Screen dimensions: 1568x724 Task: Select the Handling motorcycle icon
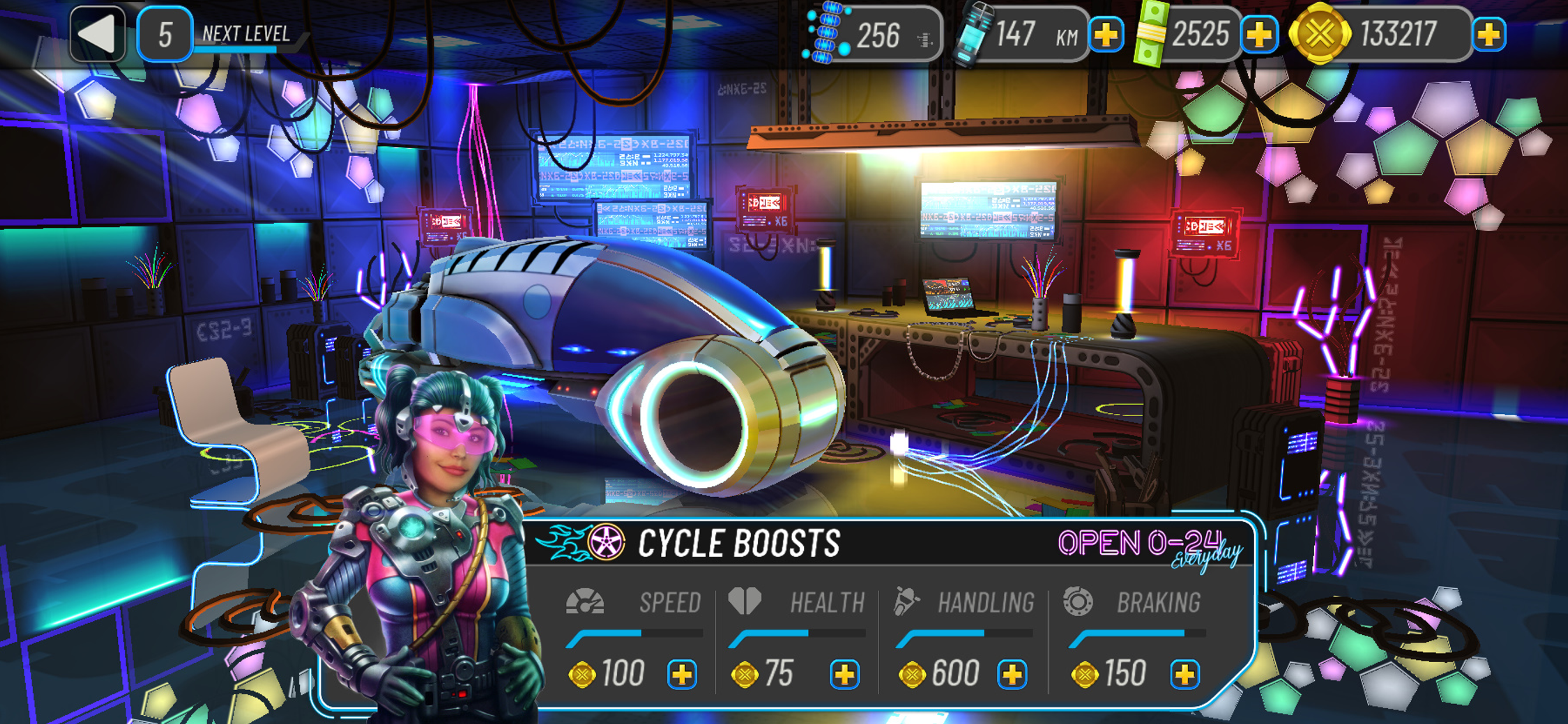click(x=907, y=601)
